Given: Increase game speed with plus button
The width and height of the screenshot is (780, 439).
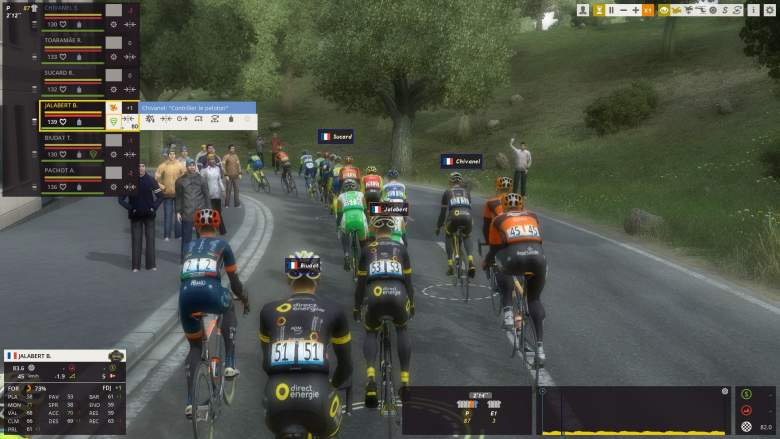Looking at the screenshot, I should coord(635,10).
